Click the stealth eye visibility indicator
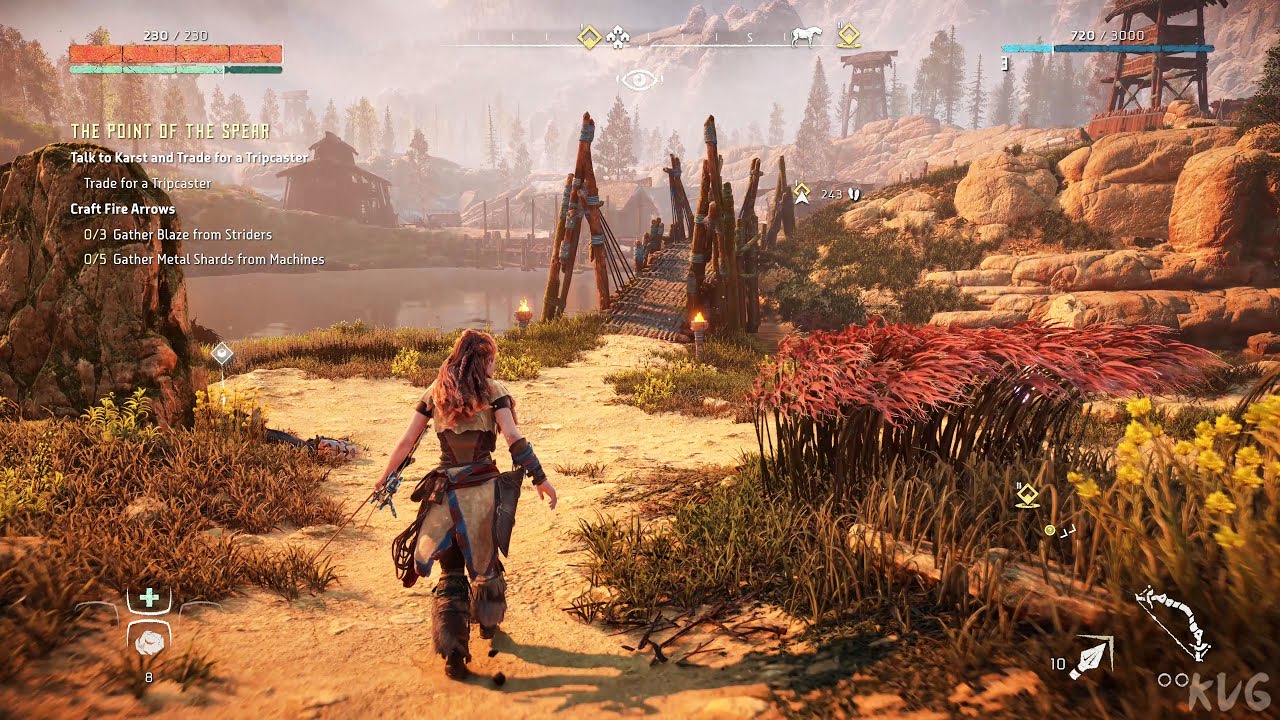1280x720 pixels. pos(639,79)
